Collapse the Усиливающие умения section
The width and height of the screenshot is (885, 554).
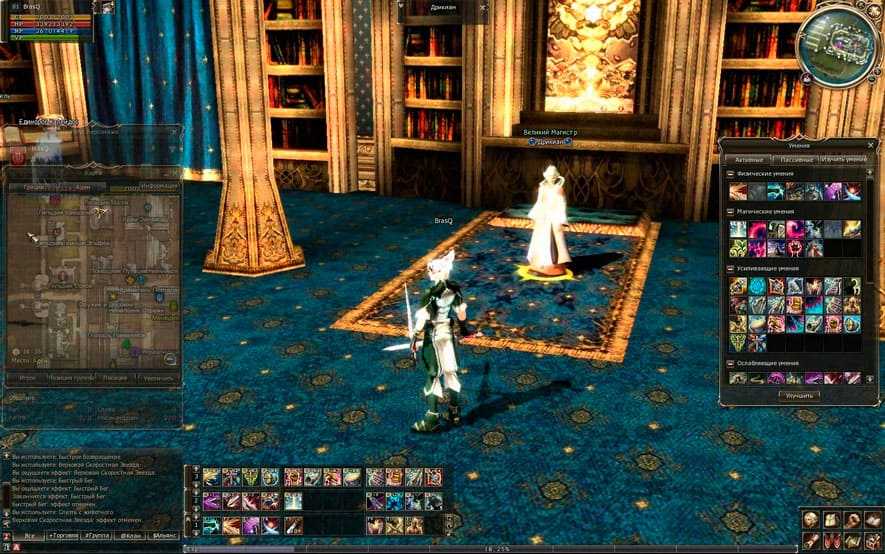[x=730, y=269]
